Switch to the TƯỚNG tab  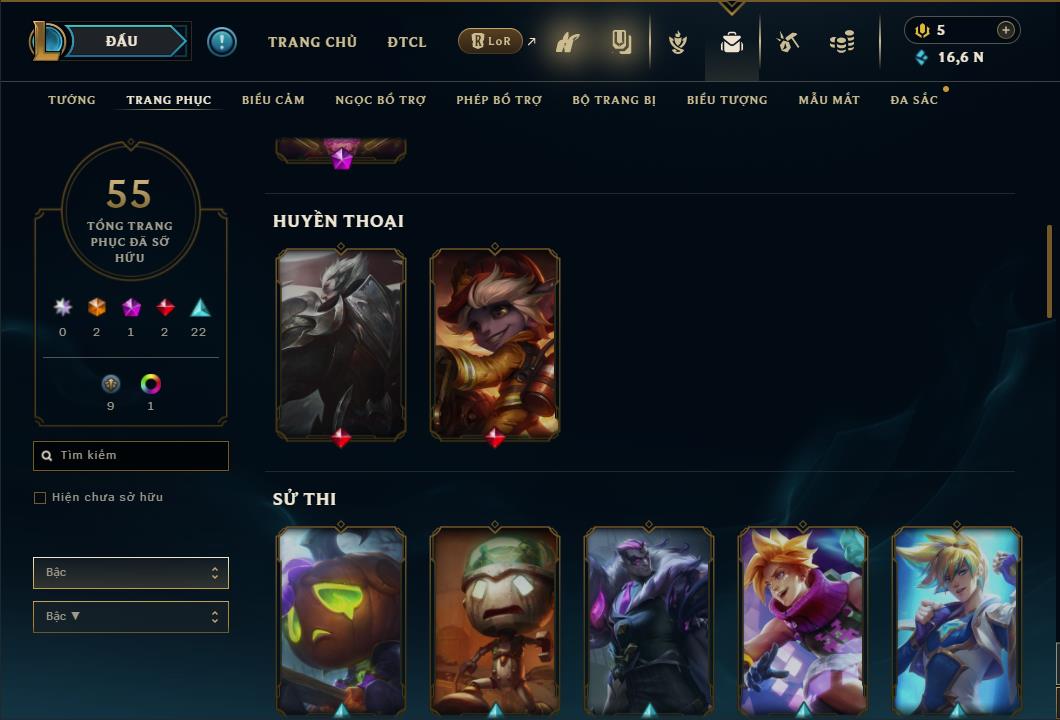(x=72, y=100)
